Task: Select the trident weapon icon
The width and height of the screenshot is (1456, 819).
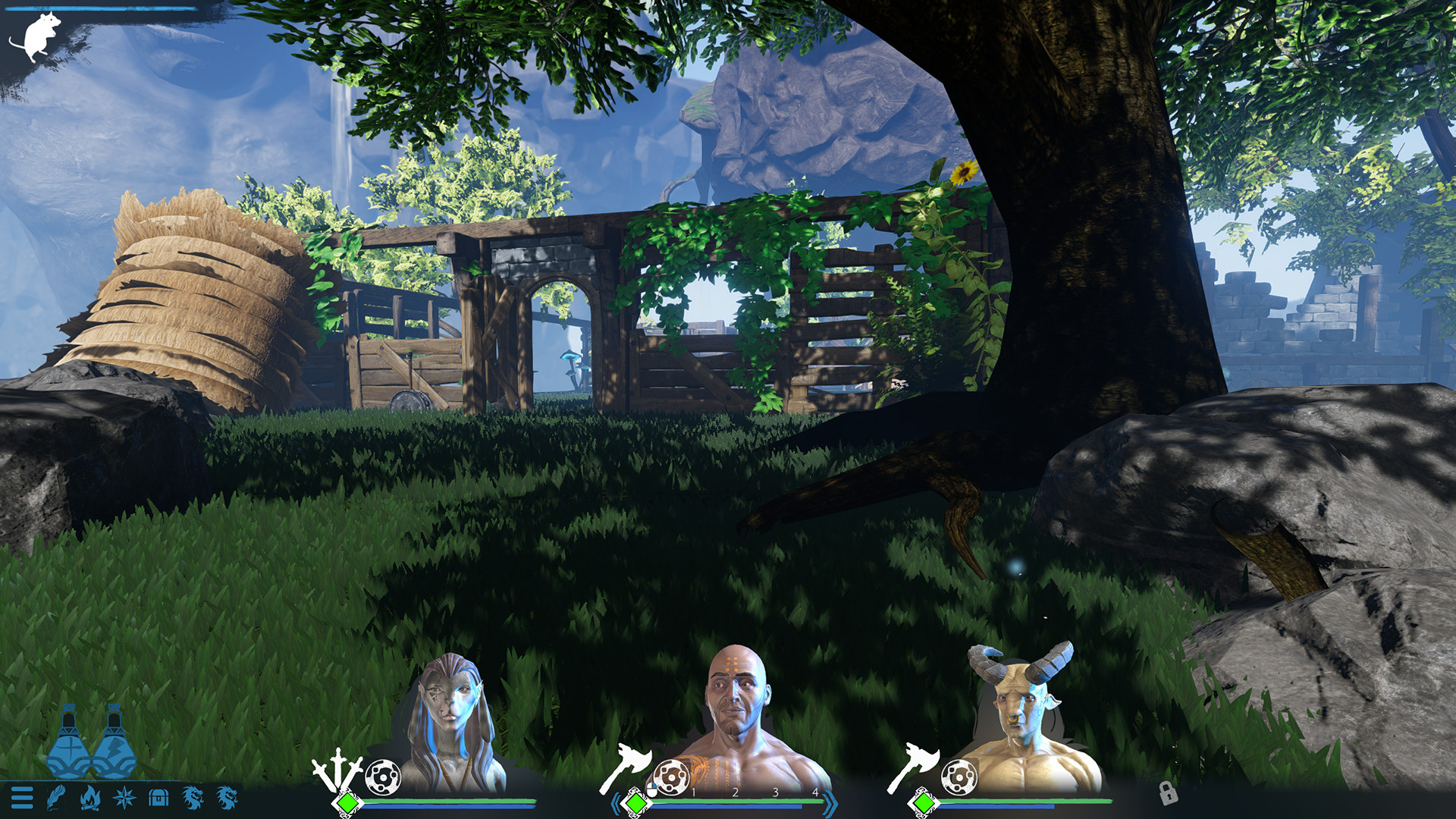Action: [337, 770]
